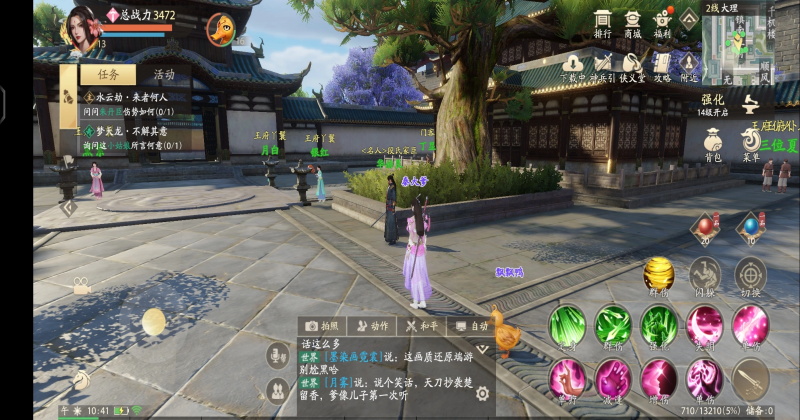
Task: Open the 背包 backpack
Action: (x=713, y=142)
